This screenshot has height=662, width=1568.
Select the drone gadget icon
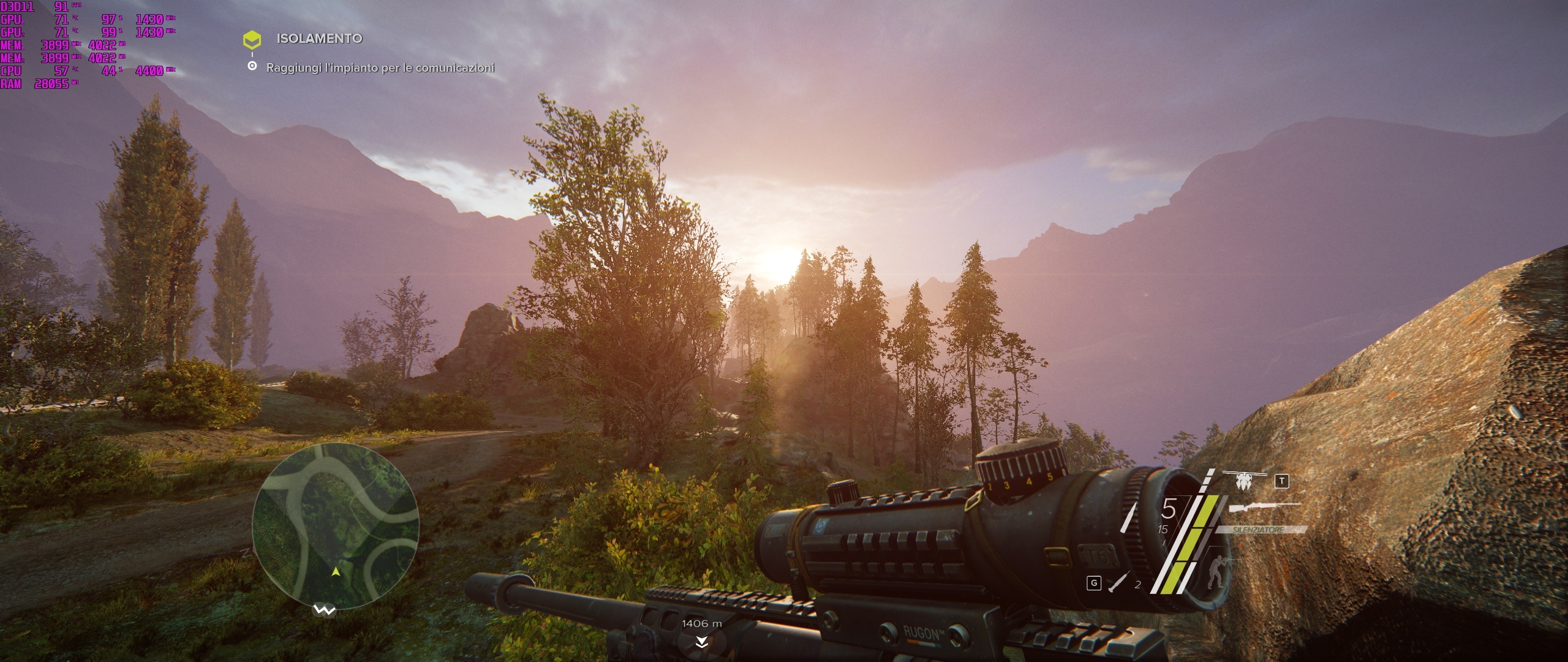(x=1243, y=480)
